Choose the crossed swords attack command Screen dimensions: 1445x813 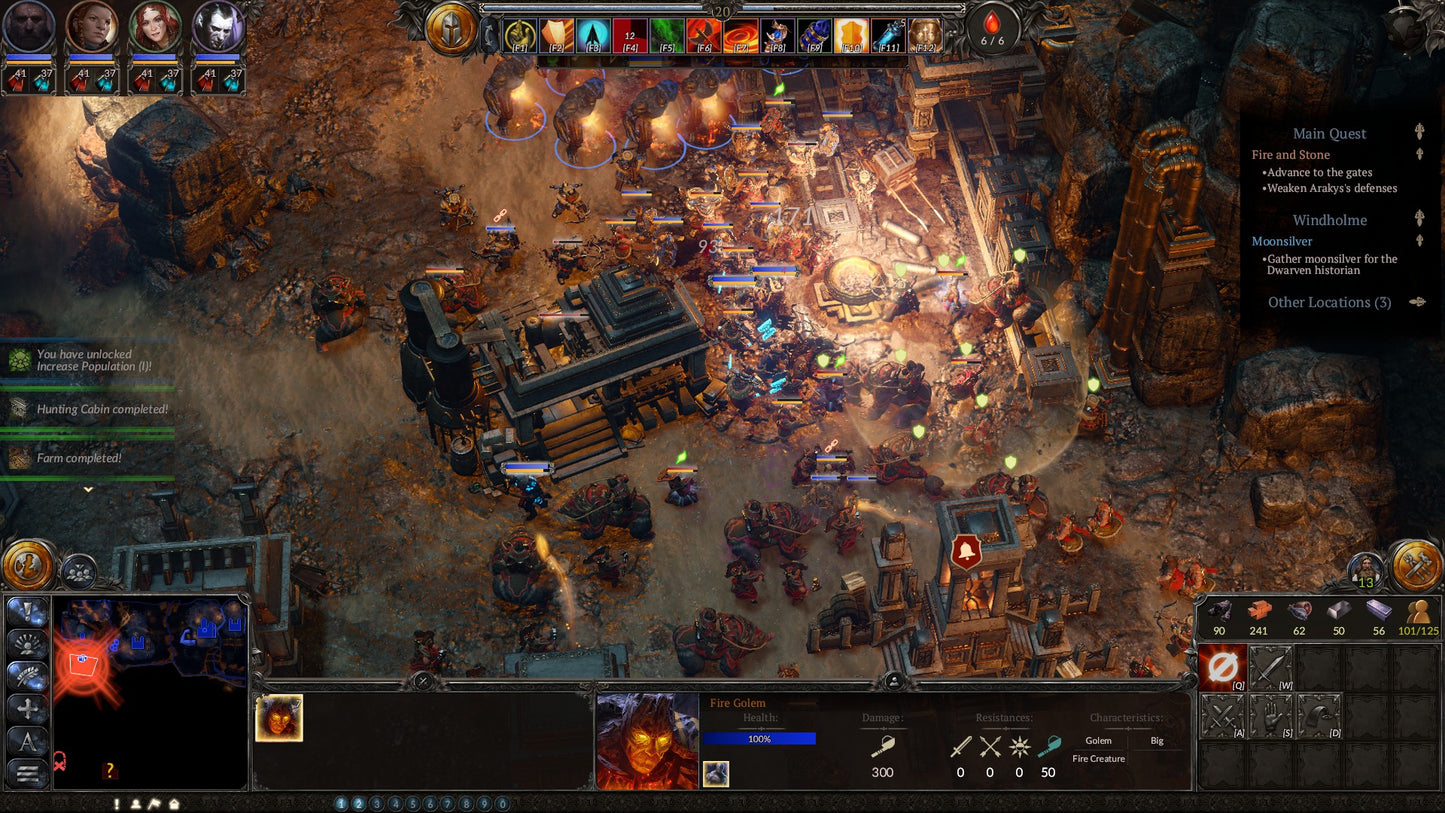coord(1222,716)
